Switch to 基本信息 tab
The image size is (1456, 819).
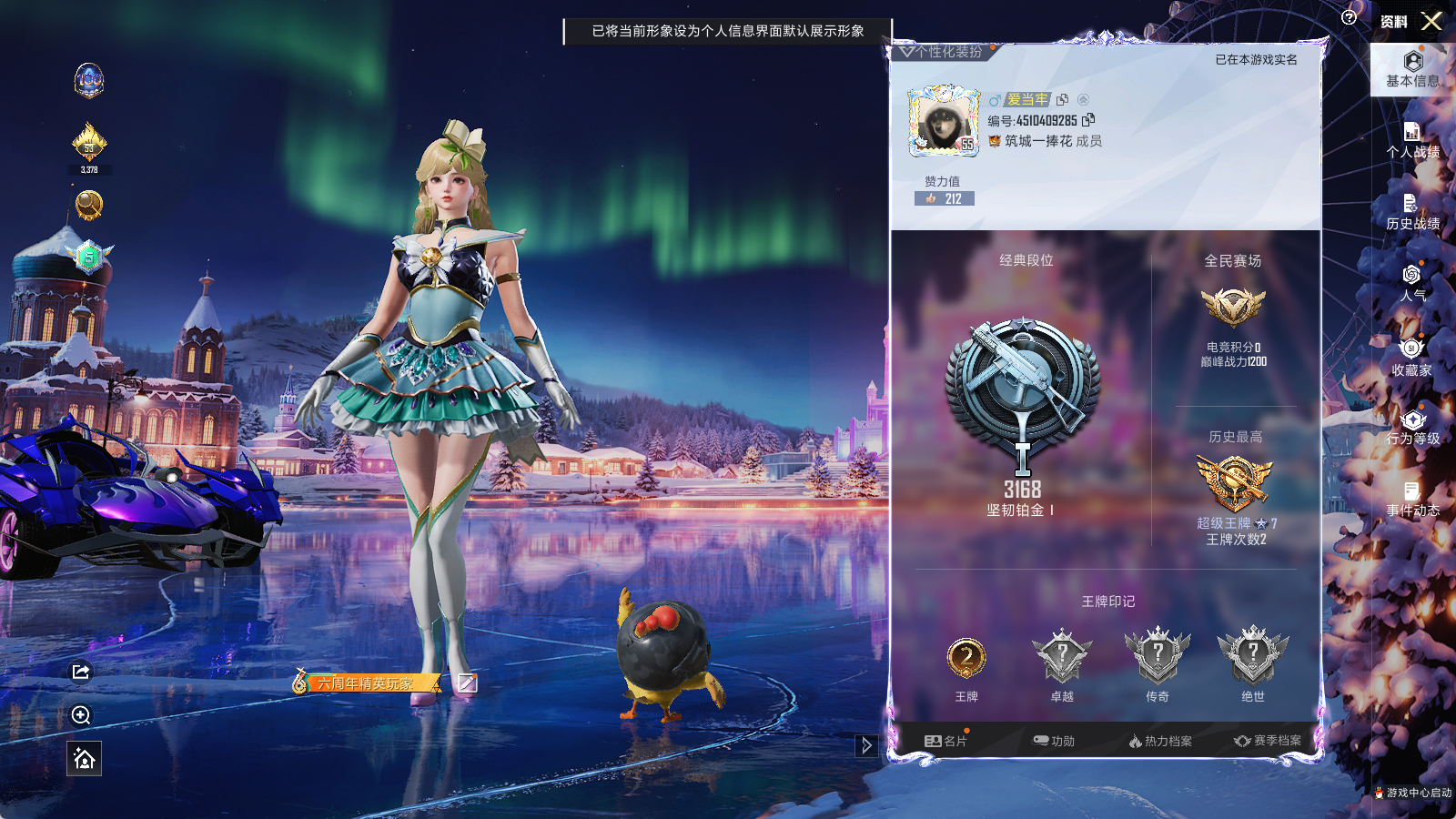(1412, 69)
